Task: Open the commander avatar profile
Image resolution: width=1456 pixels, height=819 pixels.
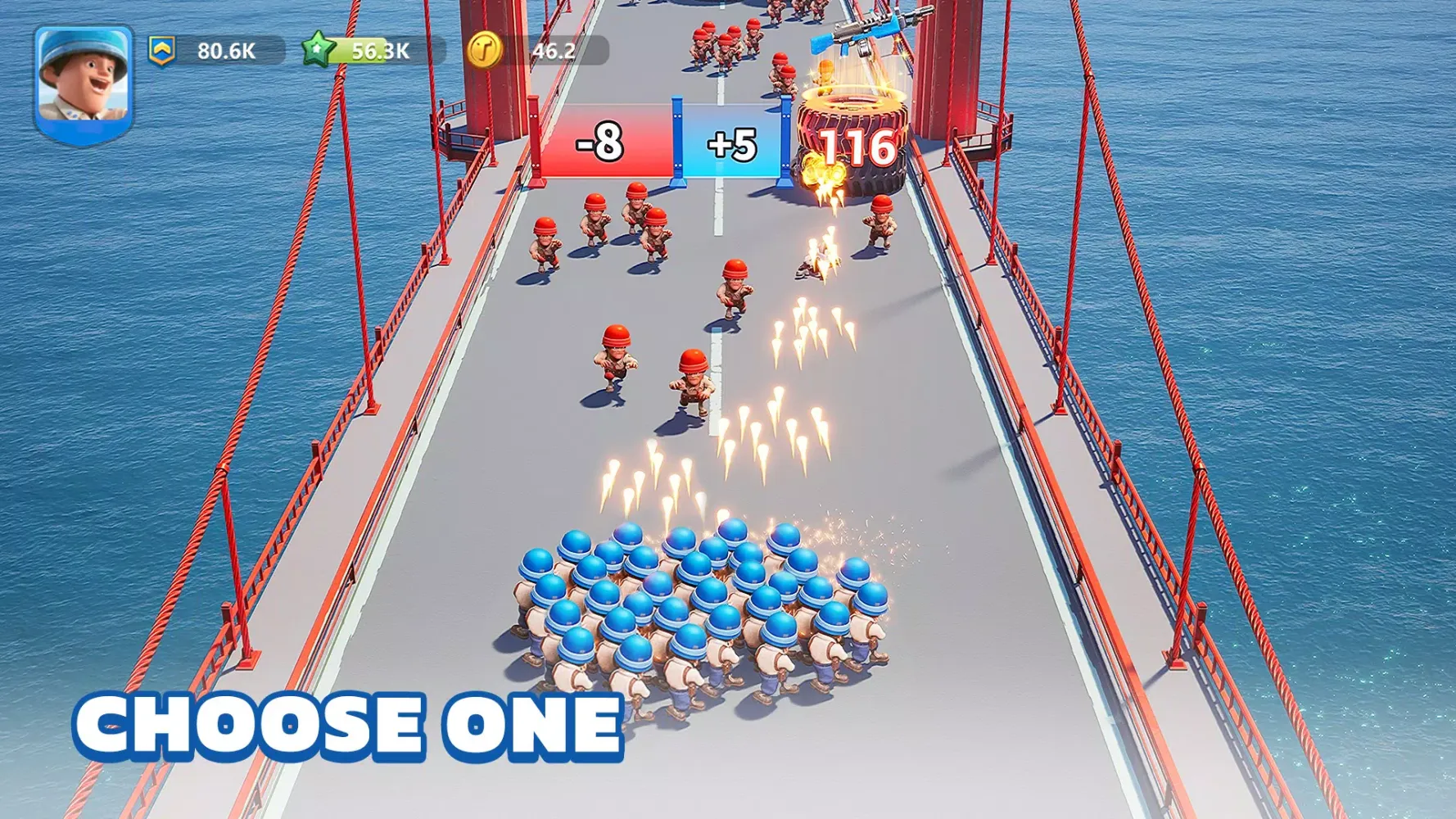Action: [84, 82]
